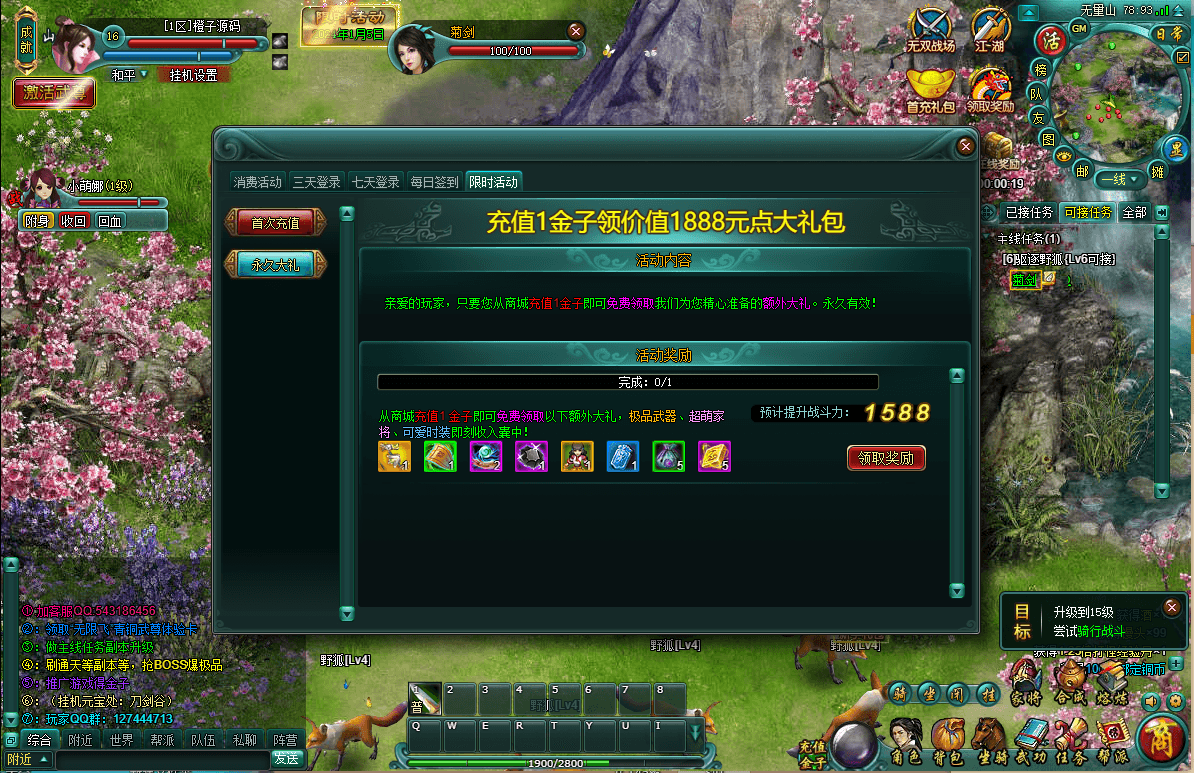Screen dimensions: 1194x773
Task: Send chat message with 发送 button
Action: pyautogui.click(x=286, y=759)
